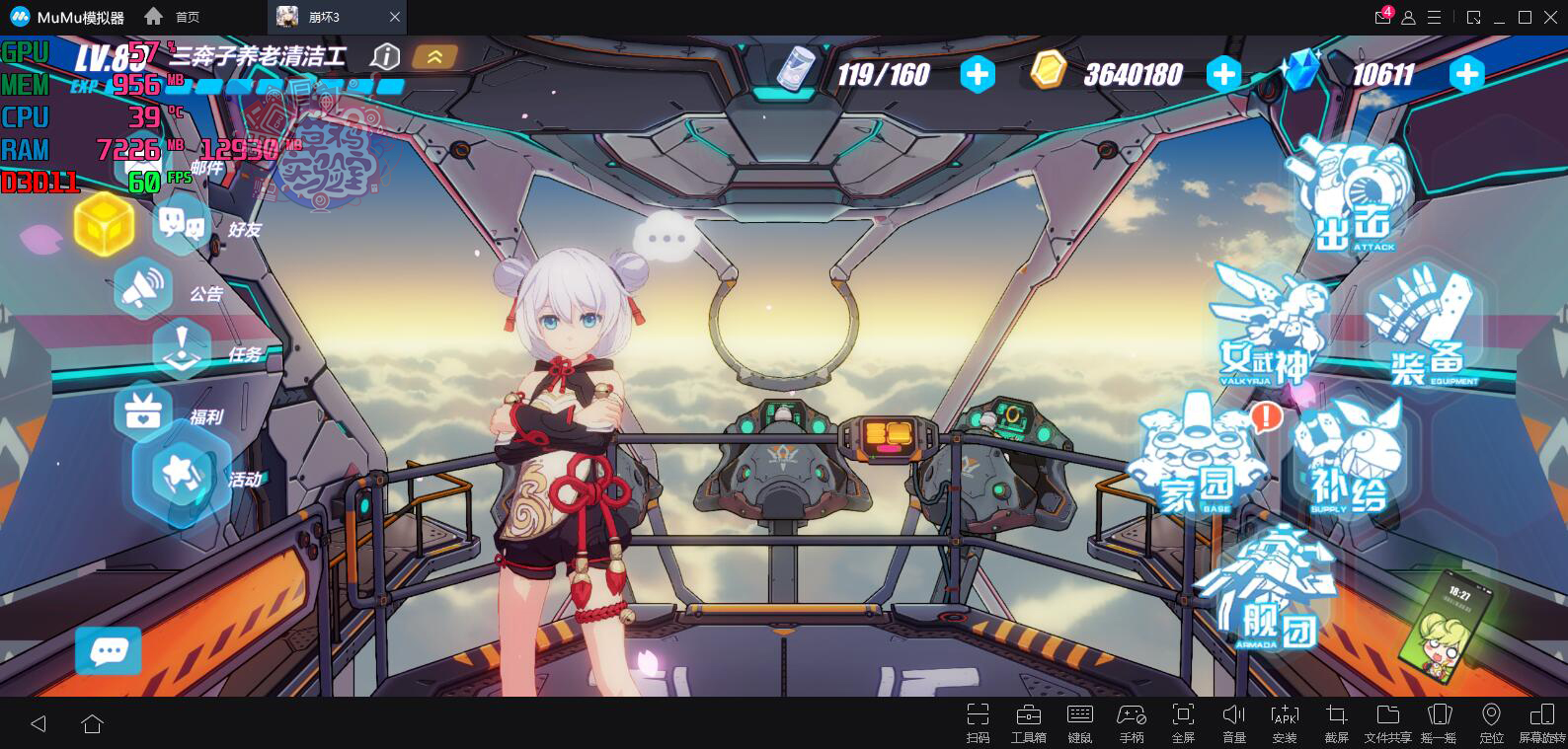The height and width of the screenshot is (749, 1568).
Task: Toggle the 音量 volume control
Action: 1233,723
